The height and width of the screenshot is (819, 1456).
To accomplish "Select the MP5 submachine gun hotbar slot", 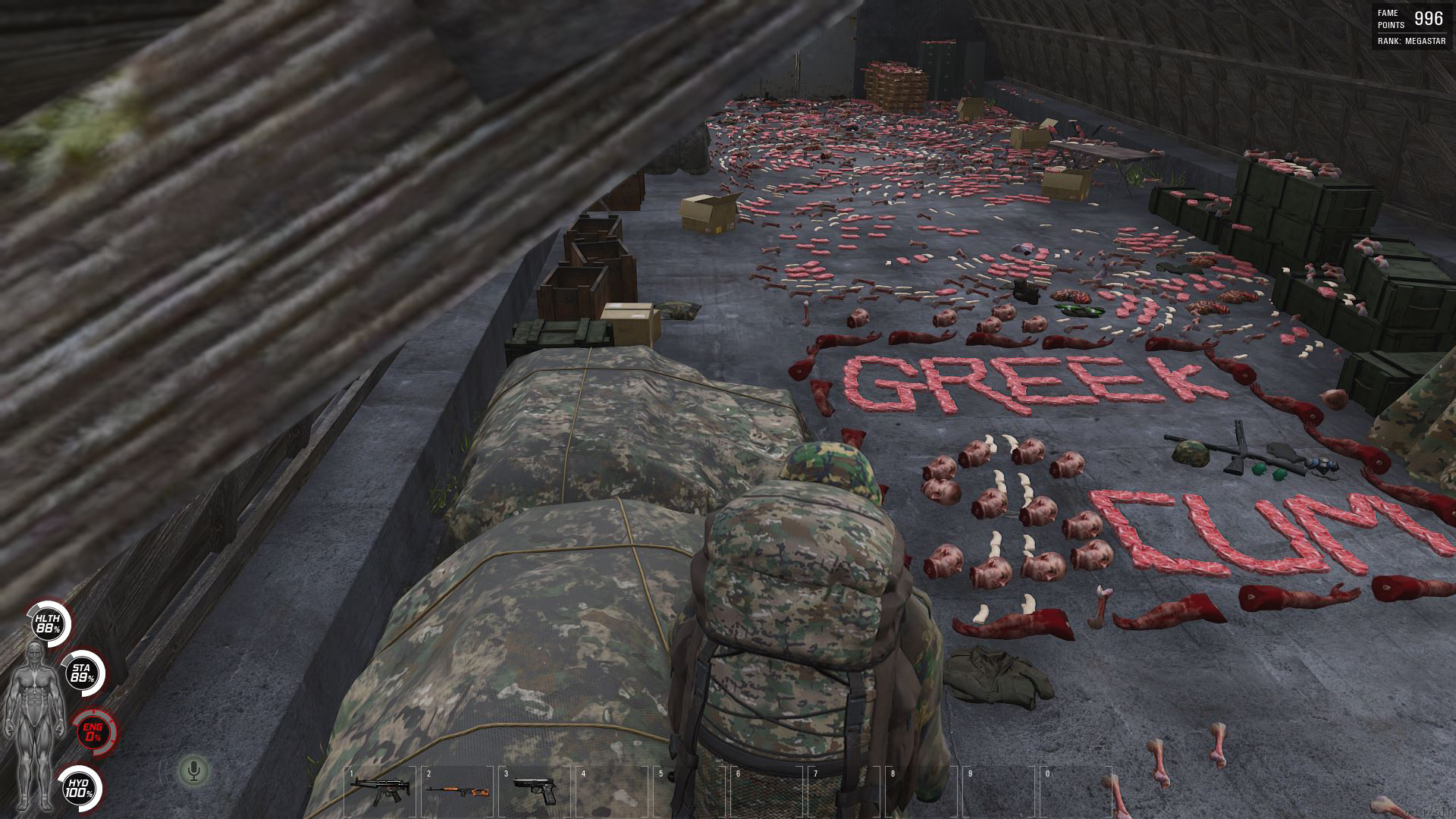I will (x=380, y=789).
